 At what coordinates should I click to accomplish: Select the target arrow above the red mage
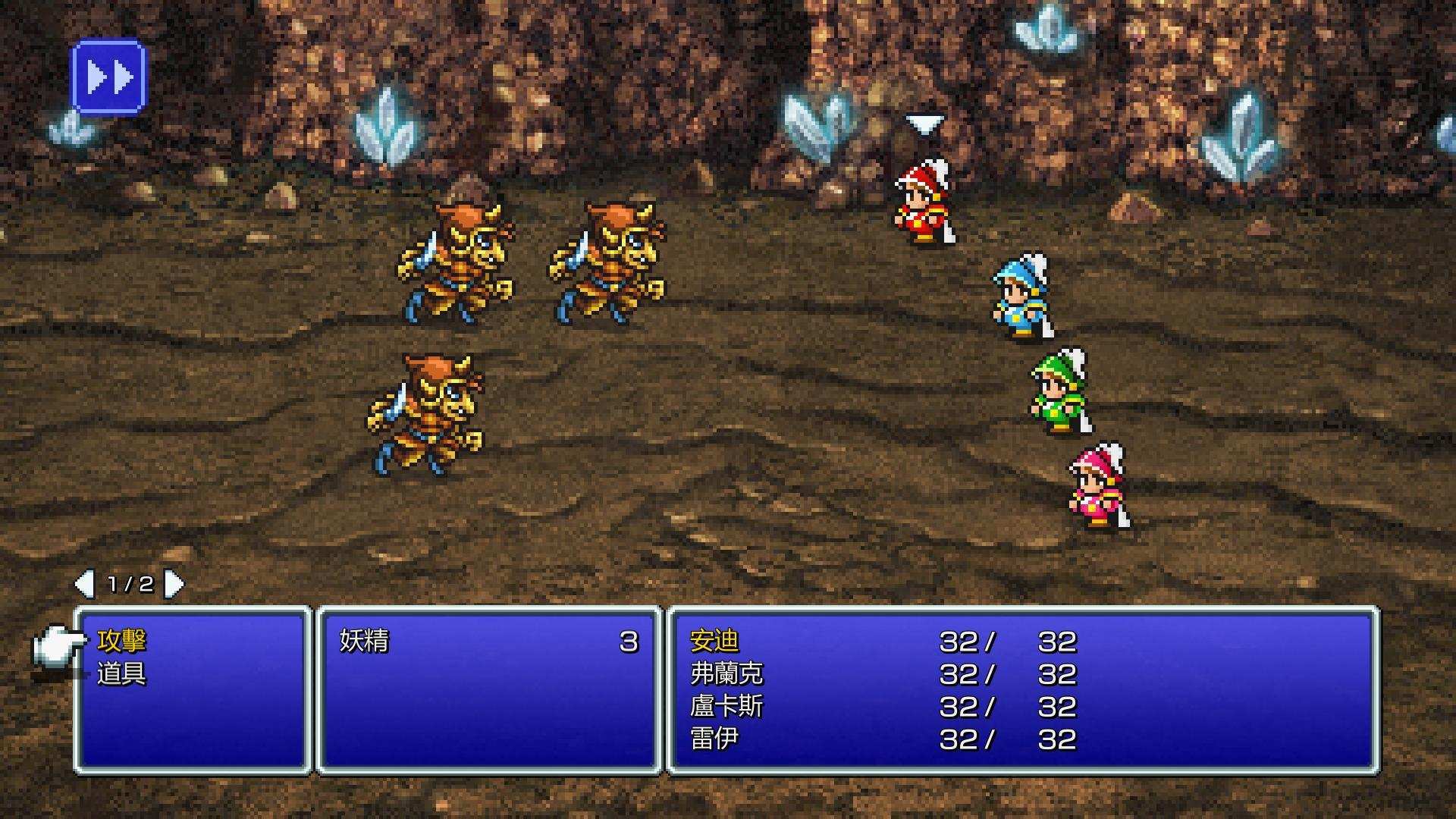925,124
